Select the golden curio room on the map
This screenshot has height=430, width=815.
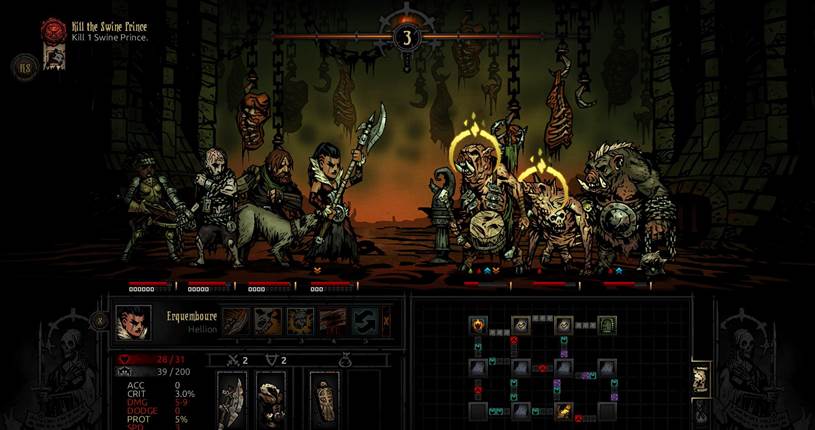(x=564, y=410)
